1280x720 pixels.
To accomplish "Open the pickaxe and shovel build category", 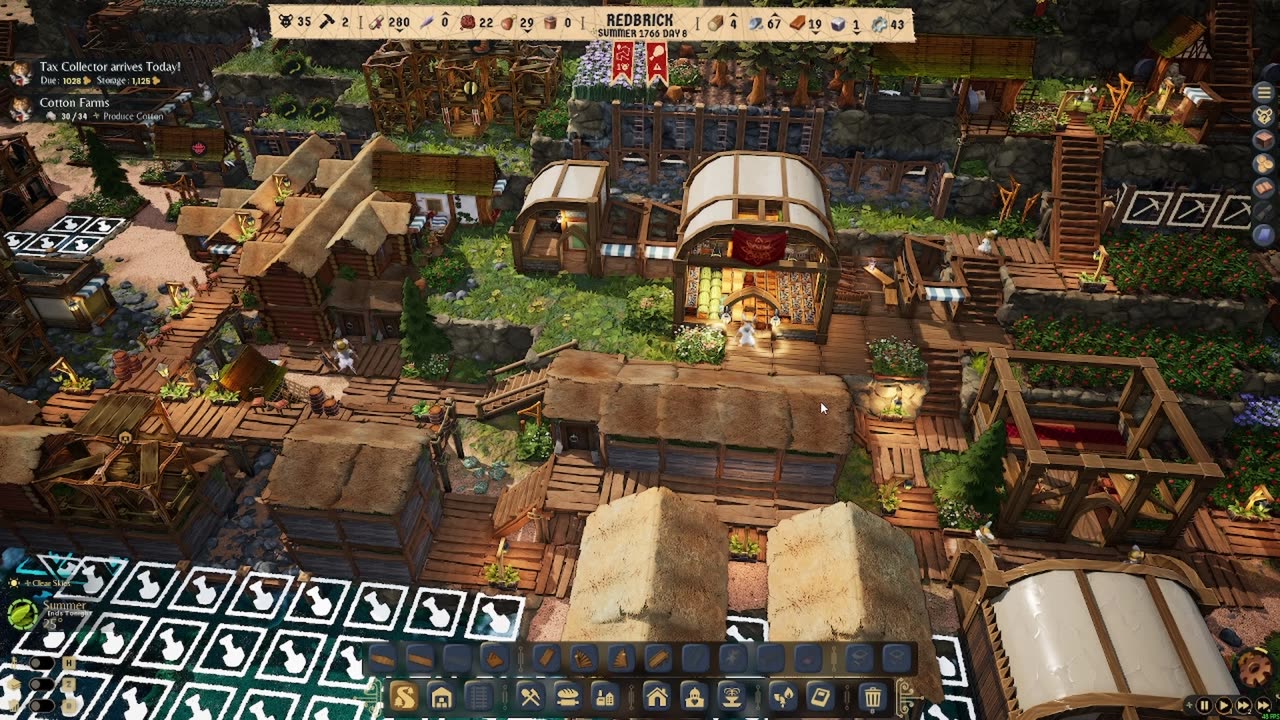I will point(530,696).
